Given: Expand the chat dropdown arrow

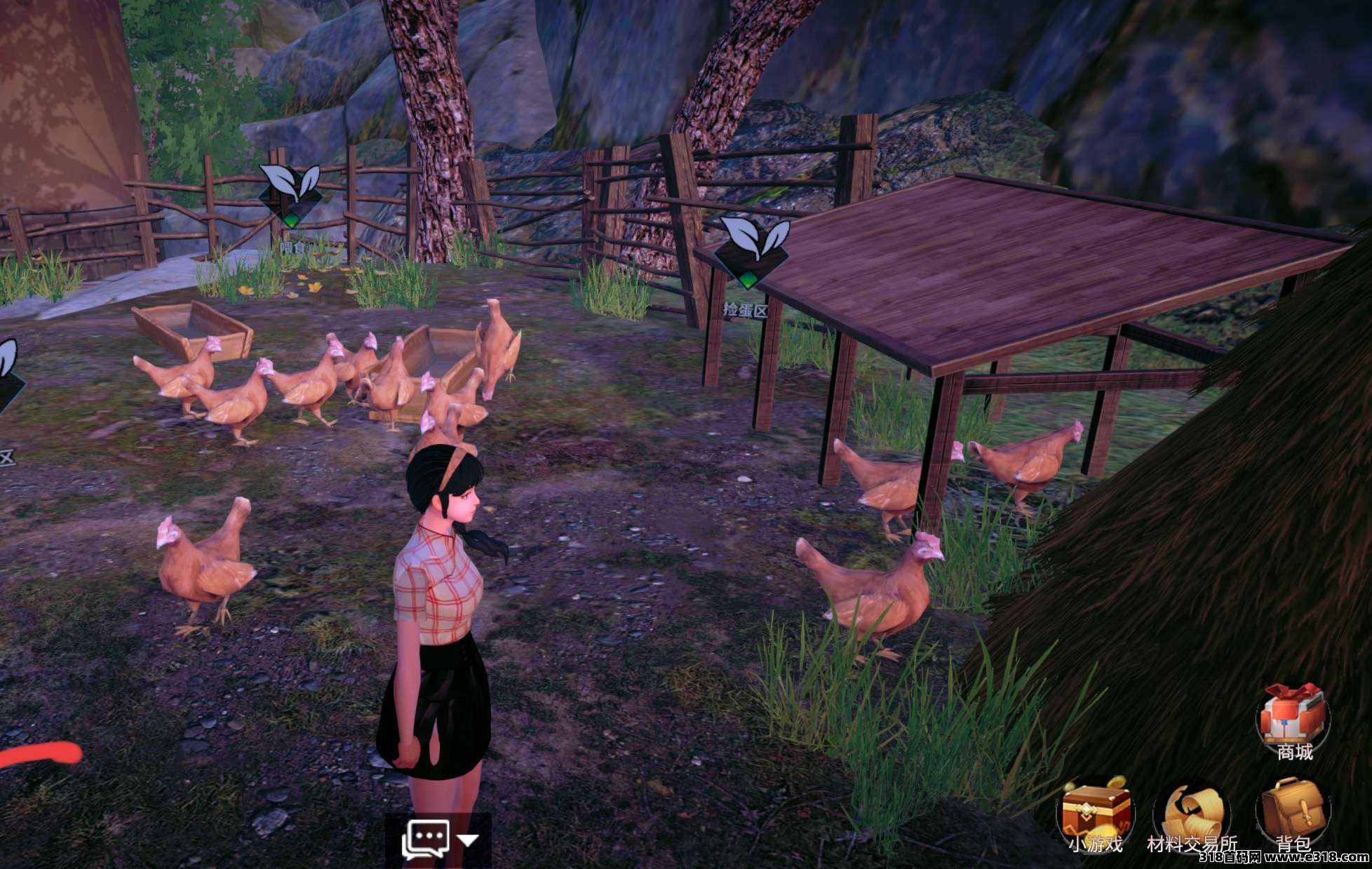Looking at the screenshot, I should pos(468,840).
